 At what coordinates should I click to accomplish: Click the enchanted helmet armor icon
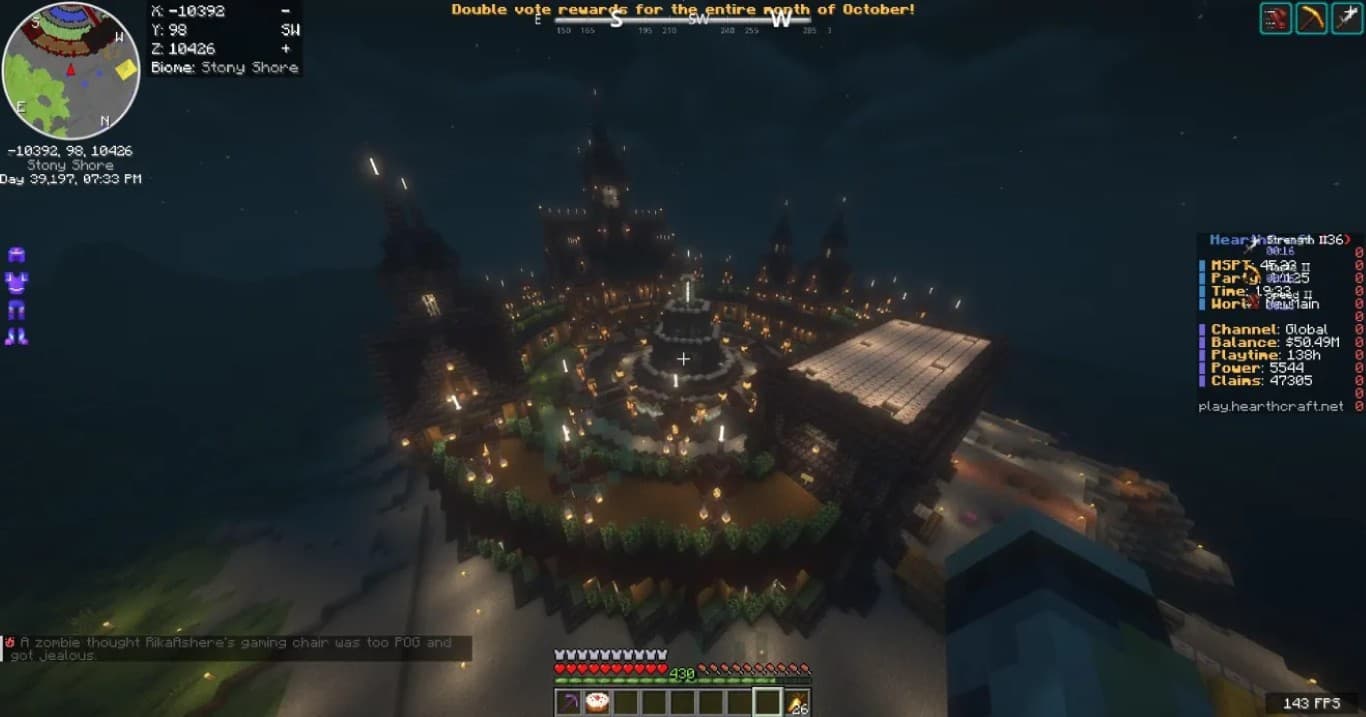click(x=16, y=255)
